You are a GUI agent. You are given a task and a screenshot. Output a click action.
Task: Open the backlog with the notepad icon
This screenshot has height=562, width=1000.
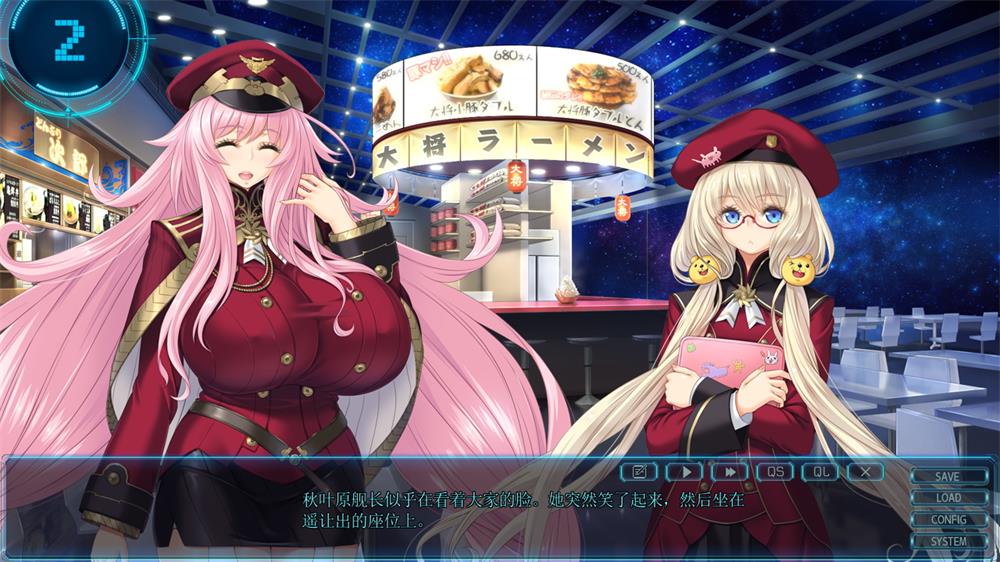click(638, 471)
